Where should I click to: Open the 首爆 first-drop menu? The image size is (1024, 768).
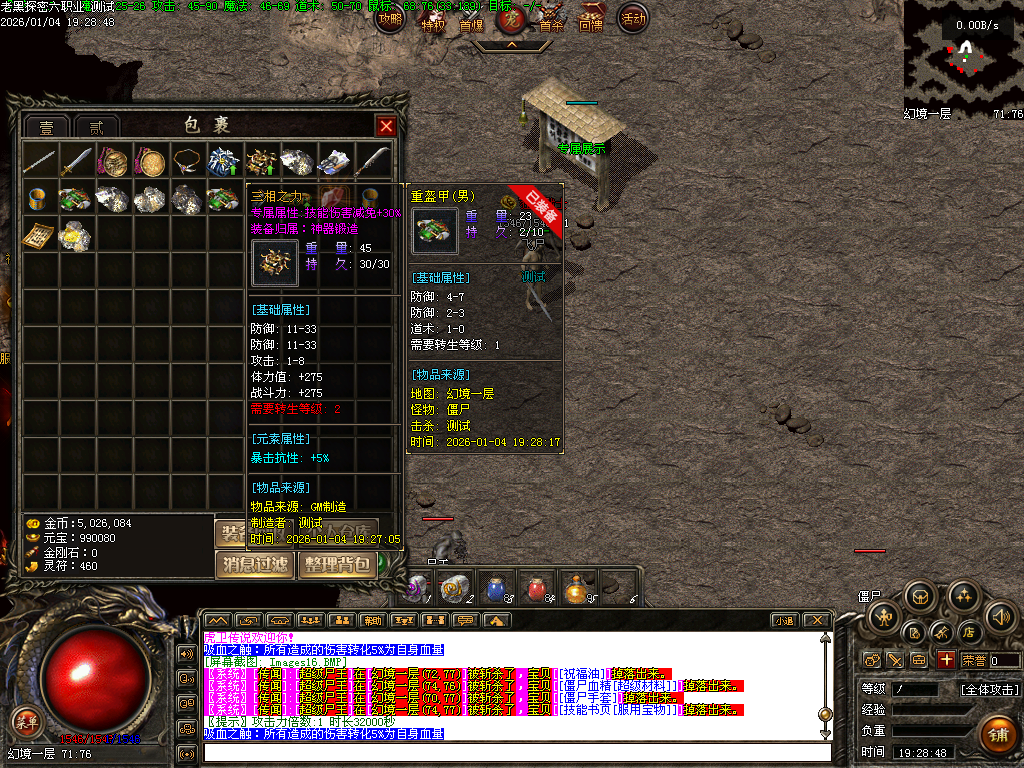click(471, 22)
